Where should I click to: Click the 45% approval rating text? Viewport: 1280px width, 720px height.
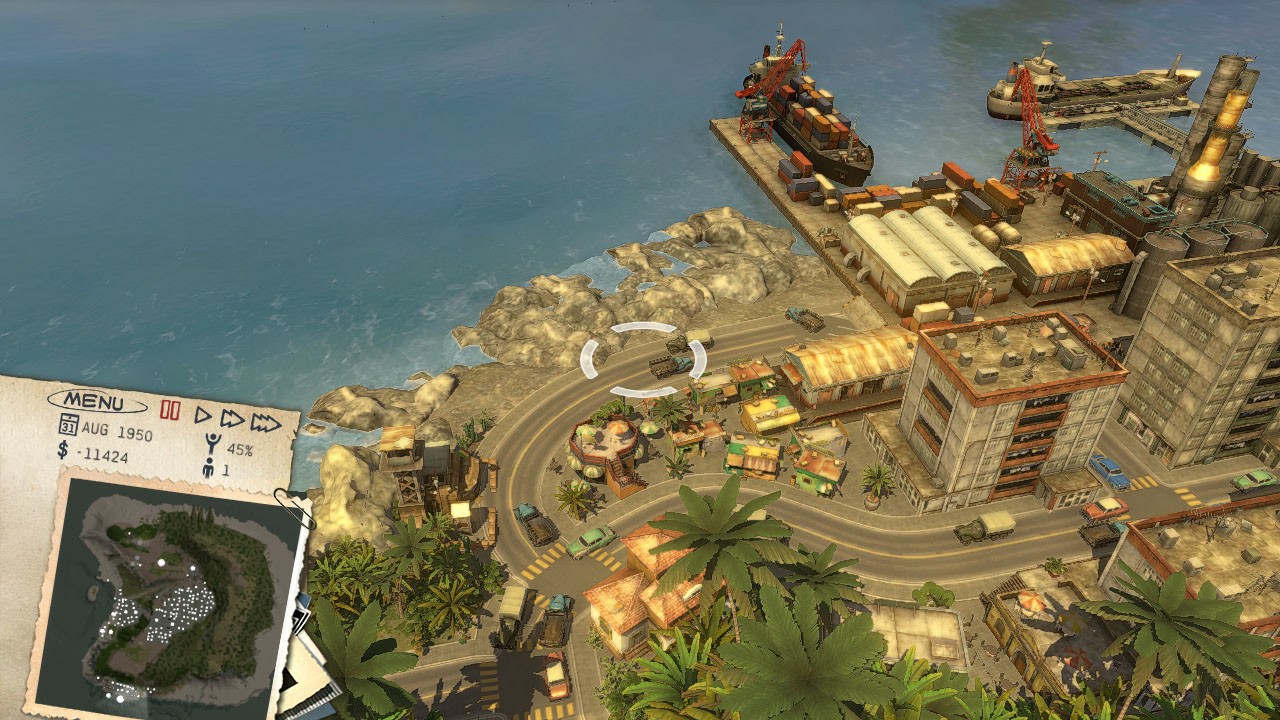pos(240,448)
